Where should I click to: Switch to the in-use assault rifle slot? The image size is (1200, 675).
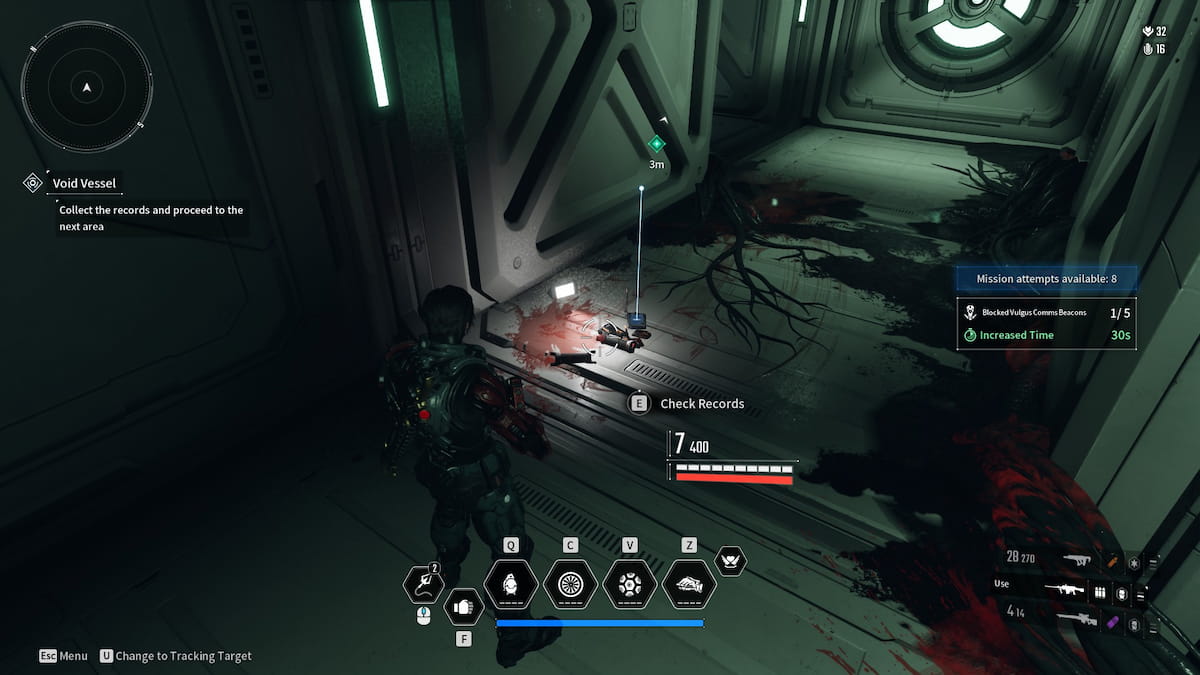pos(1064,592)
